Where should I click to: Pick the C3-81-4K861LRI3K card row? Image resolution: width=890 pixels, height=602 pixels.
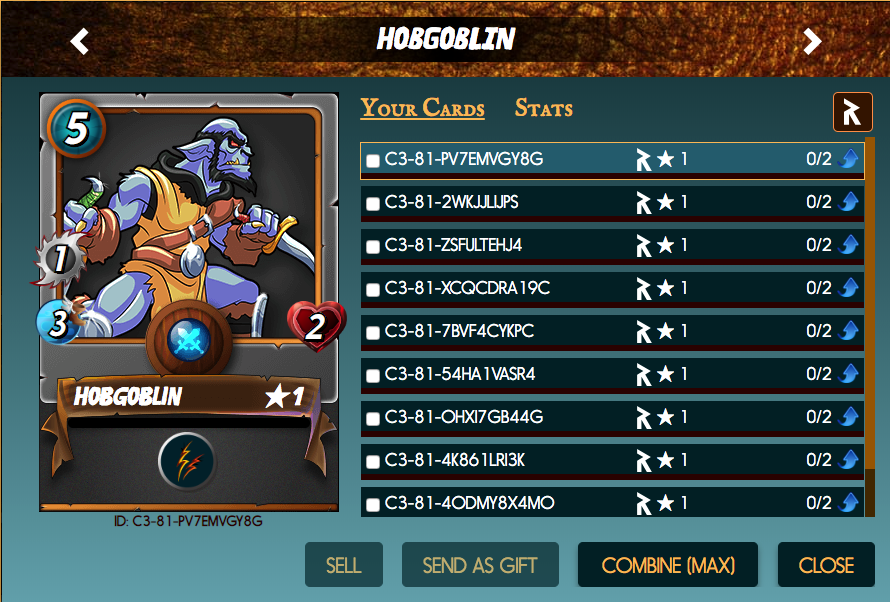500,460
